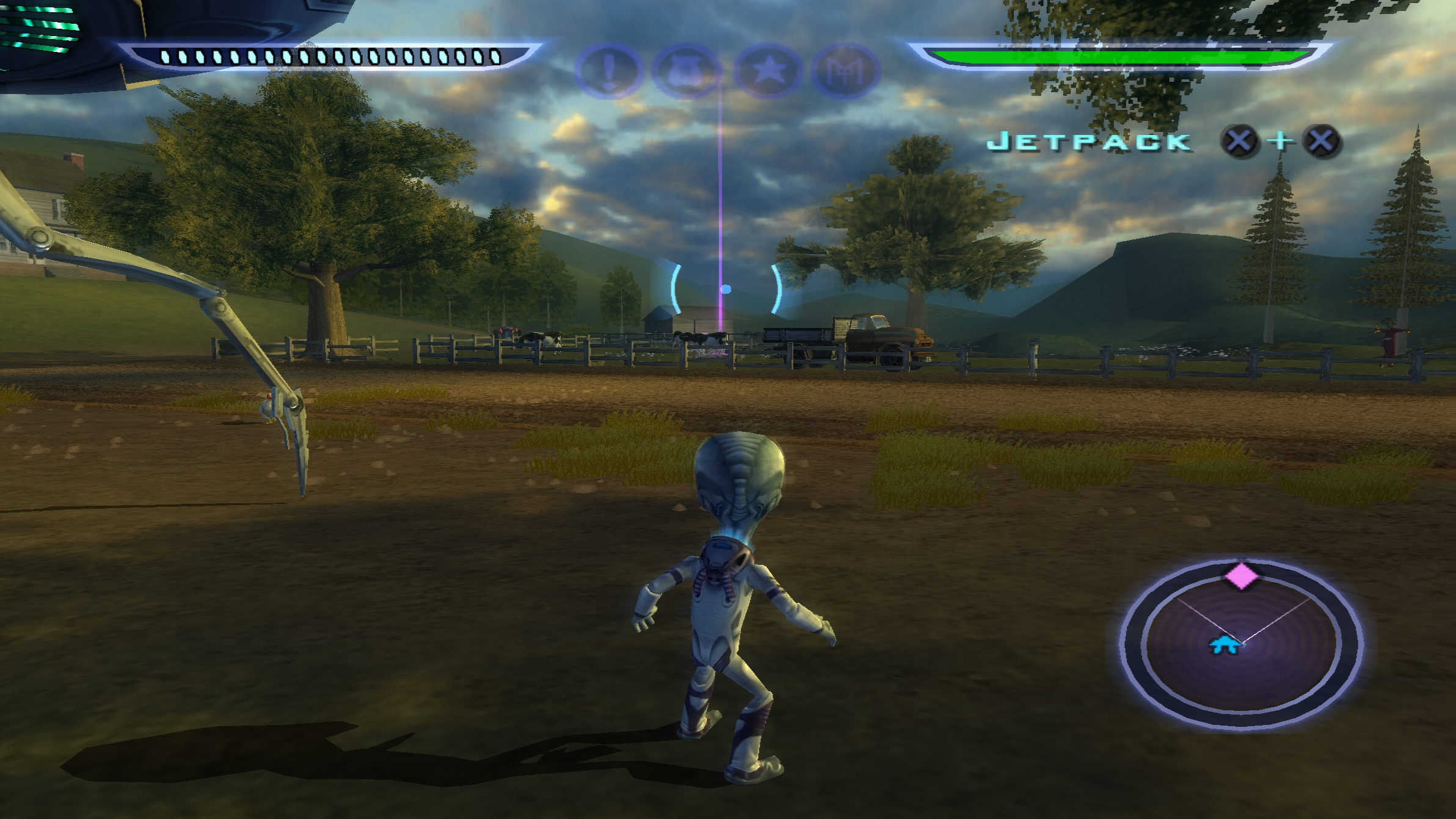Select the Majestic M alert icon
This screenshot has width=1456, height=819.
846,71
